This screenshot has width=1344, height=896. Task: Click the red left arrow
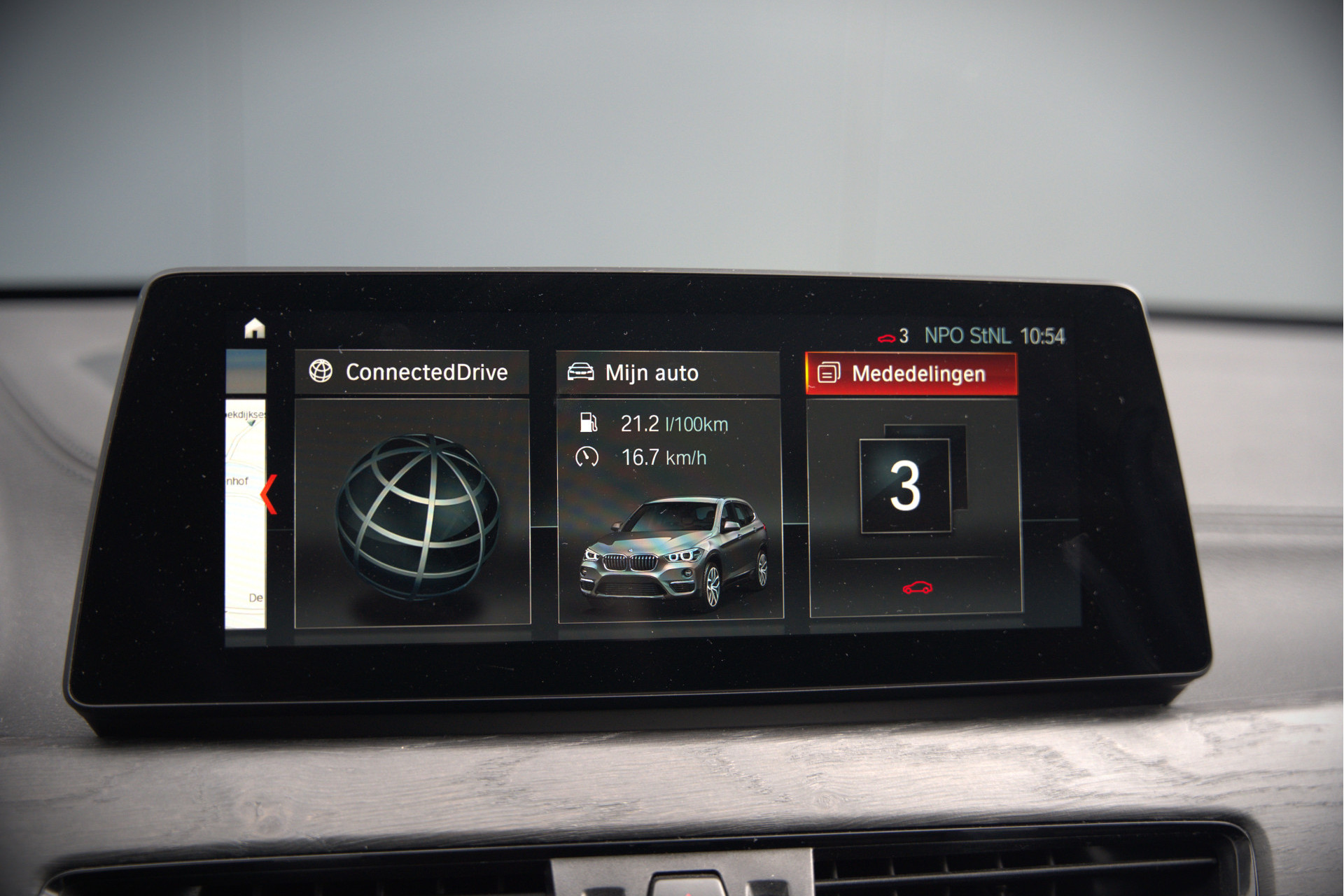tap(269, 494)
